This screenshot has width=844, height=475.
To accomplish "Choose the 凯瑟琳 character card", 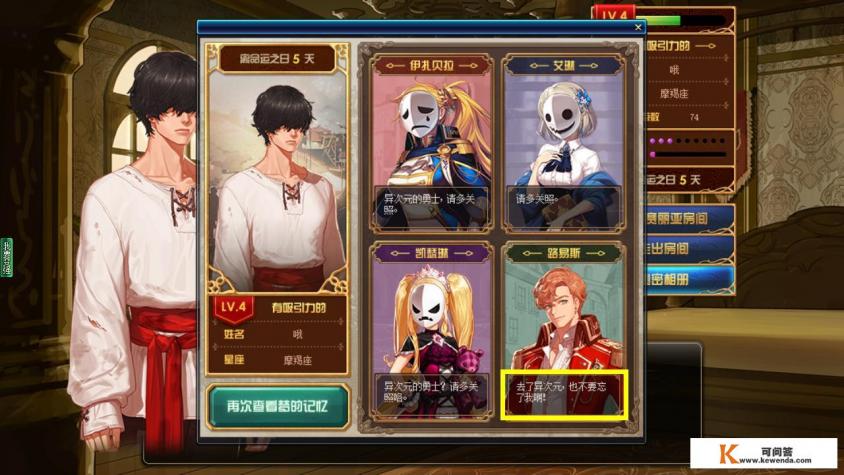I will (x=431, y=330).
